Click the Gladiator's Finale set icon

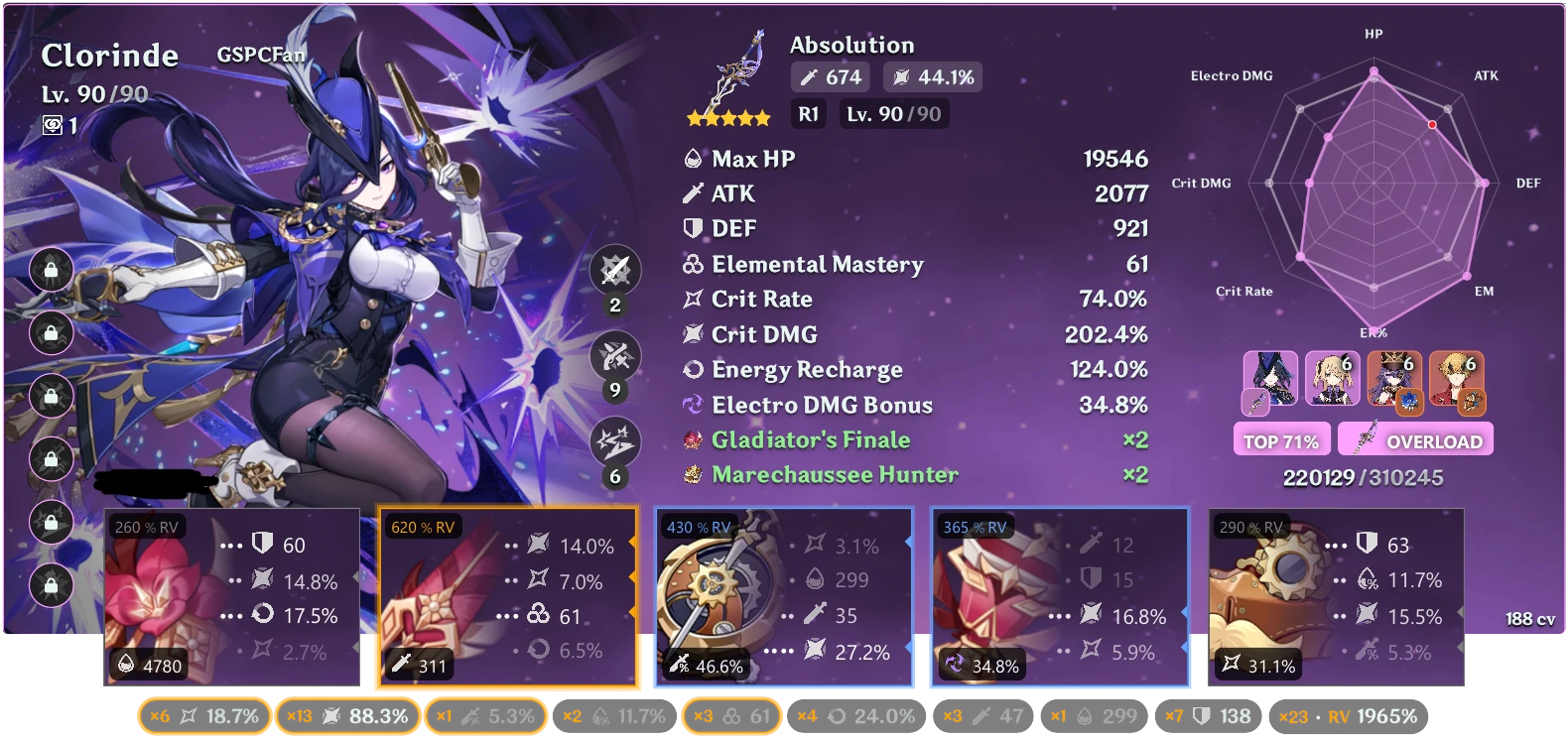pos(693,439)
